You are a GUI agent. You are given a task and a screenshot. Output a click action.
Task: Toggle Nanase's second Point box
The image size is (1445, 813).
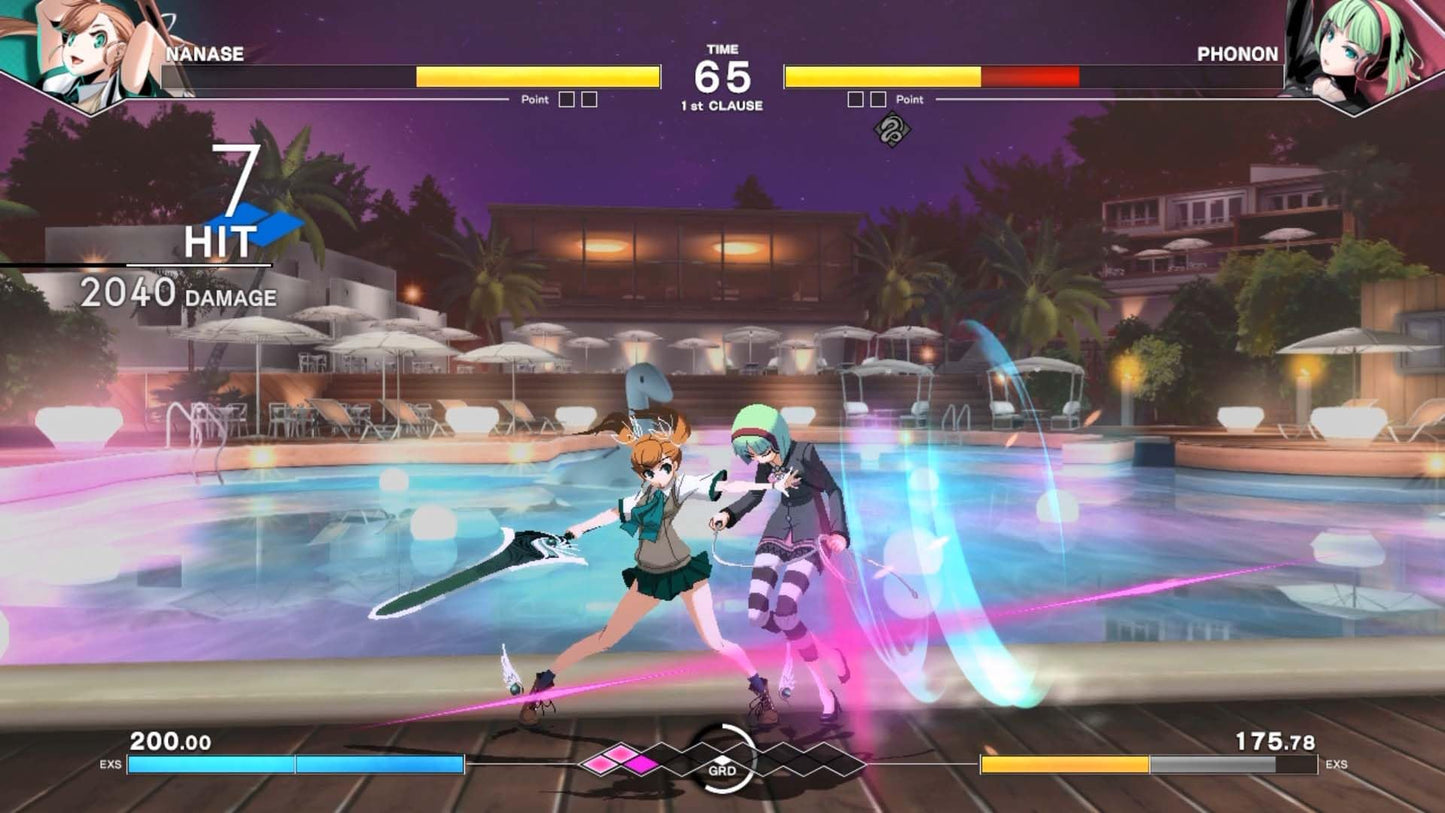point(591,99)
